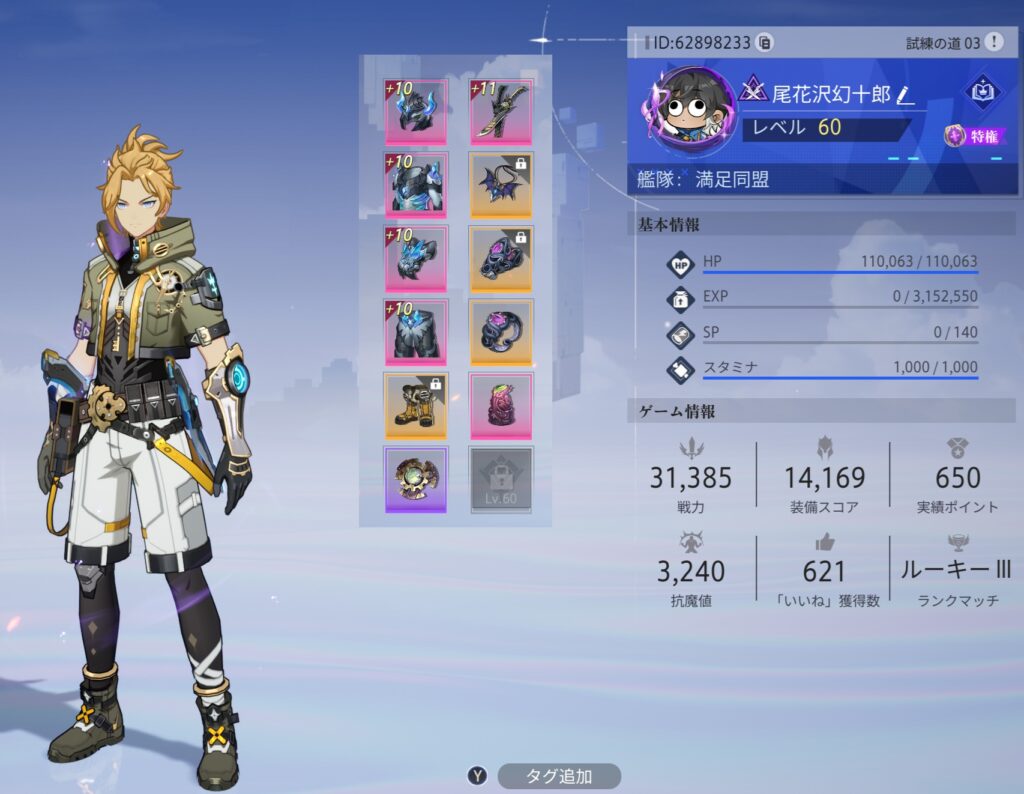The height and width of the screenshot is (794, 1024).
Task: Select the +10 chest armor slot
Action: pos(416,185)
